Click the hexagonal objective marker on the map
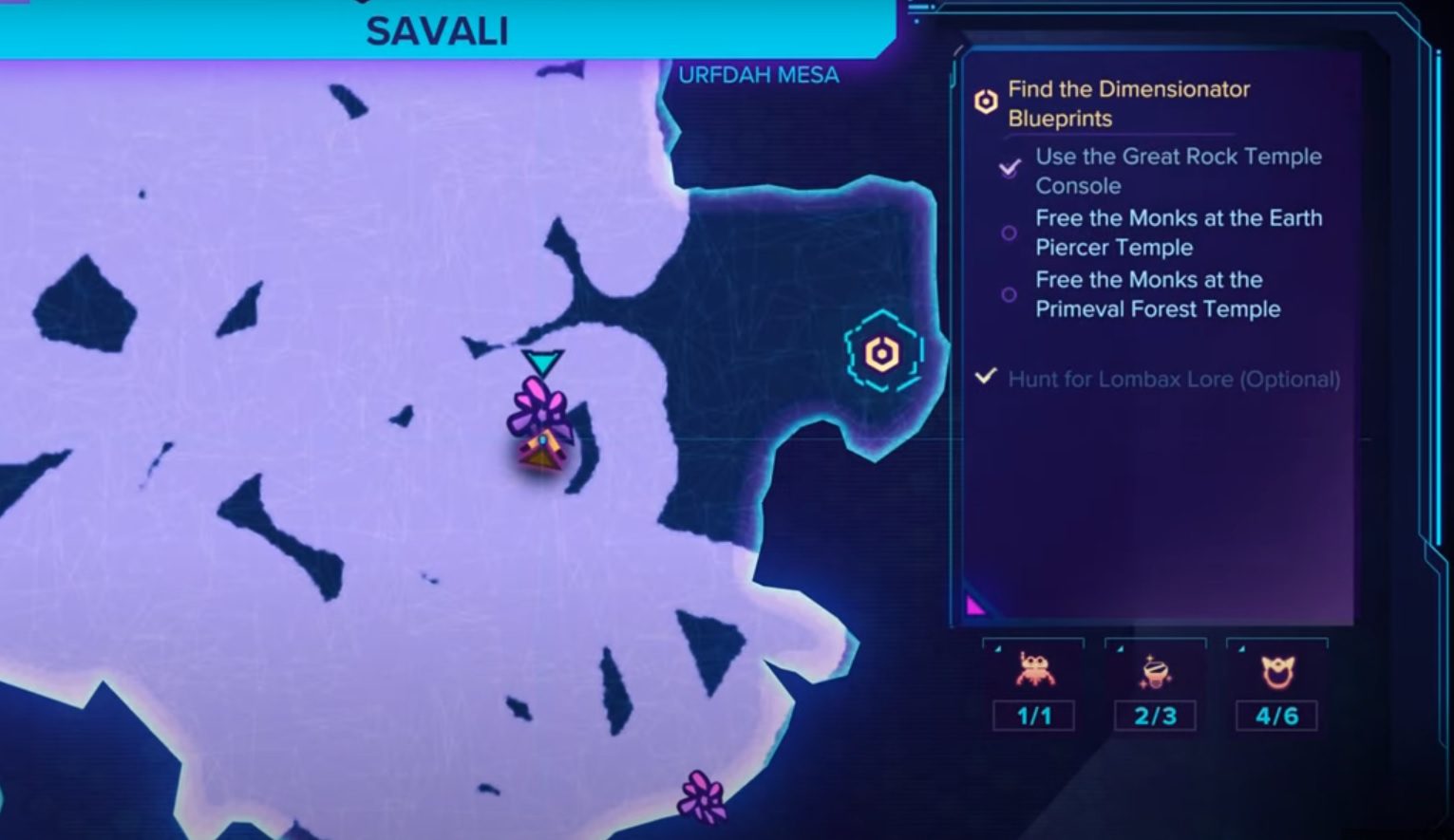 pos(880,351)
